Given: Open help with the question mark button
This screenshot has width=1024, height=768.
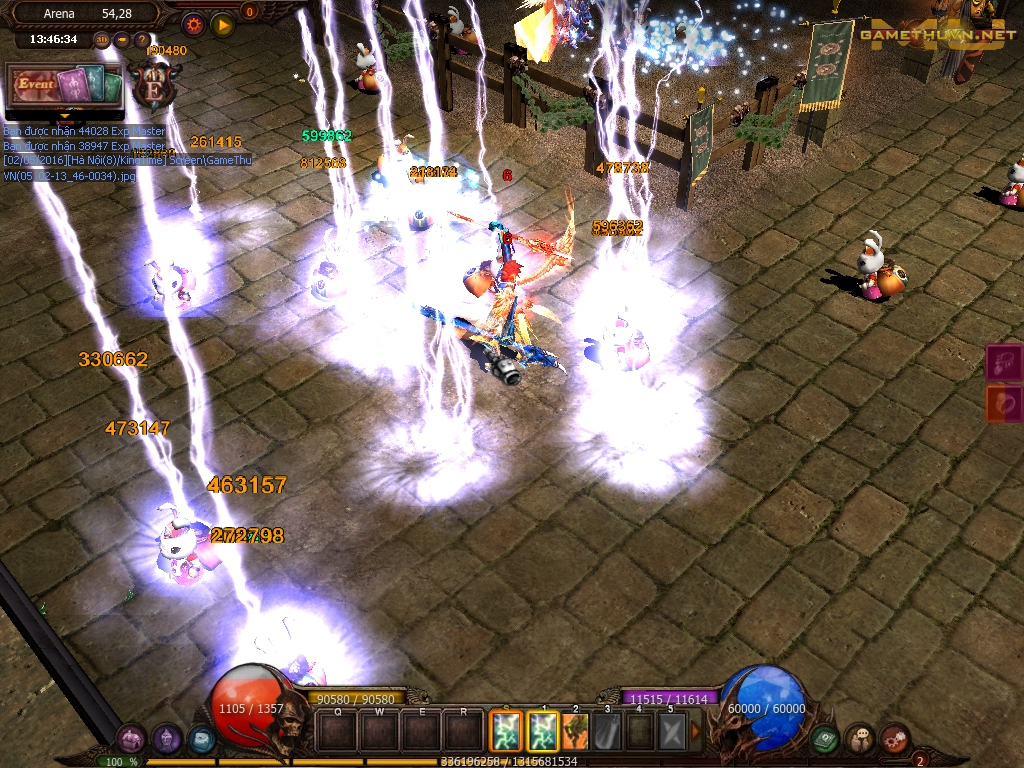Looking at the screenshot, I should (x=142, y=40).
